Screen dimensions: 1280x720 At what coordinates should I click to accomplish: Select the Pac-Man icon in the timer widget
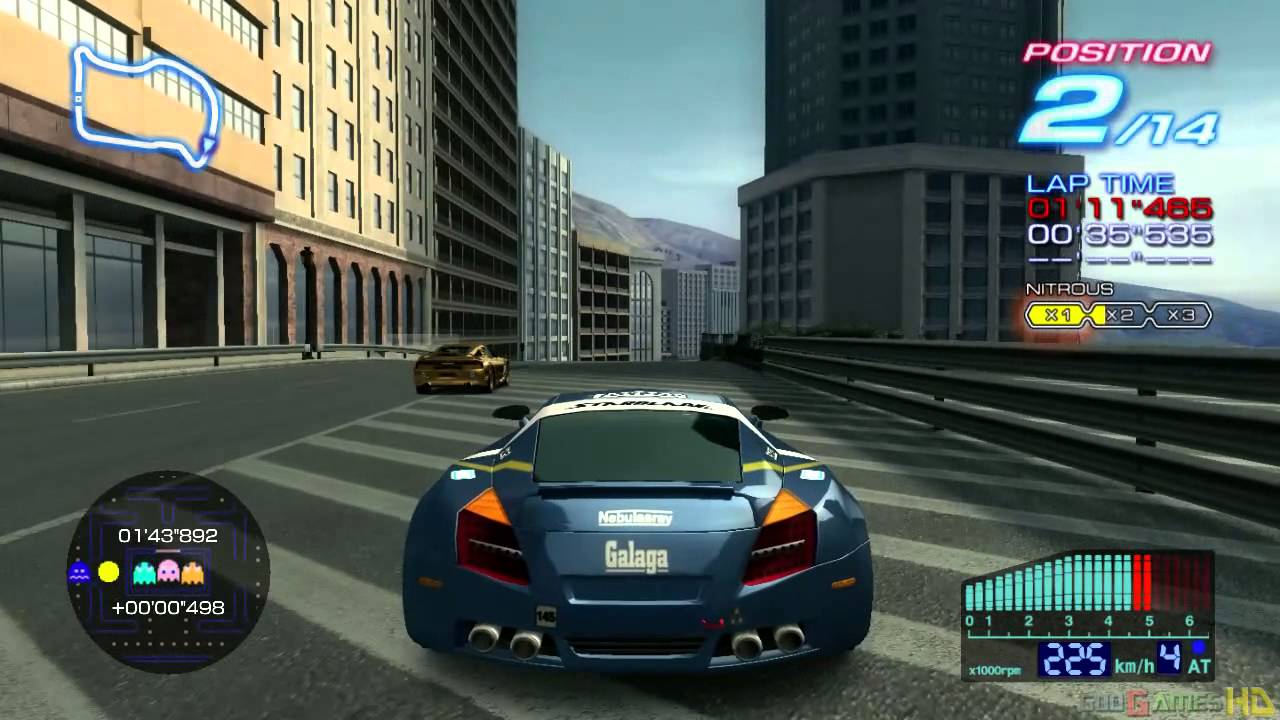click(x=108, y=571)
